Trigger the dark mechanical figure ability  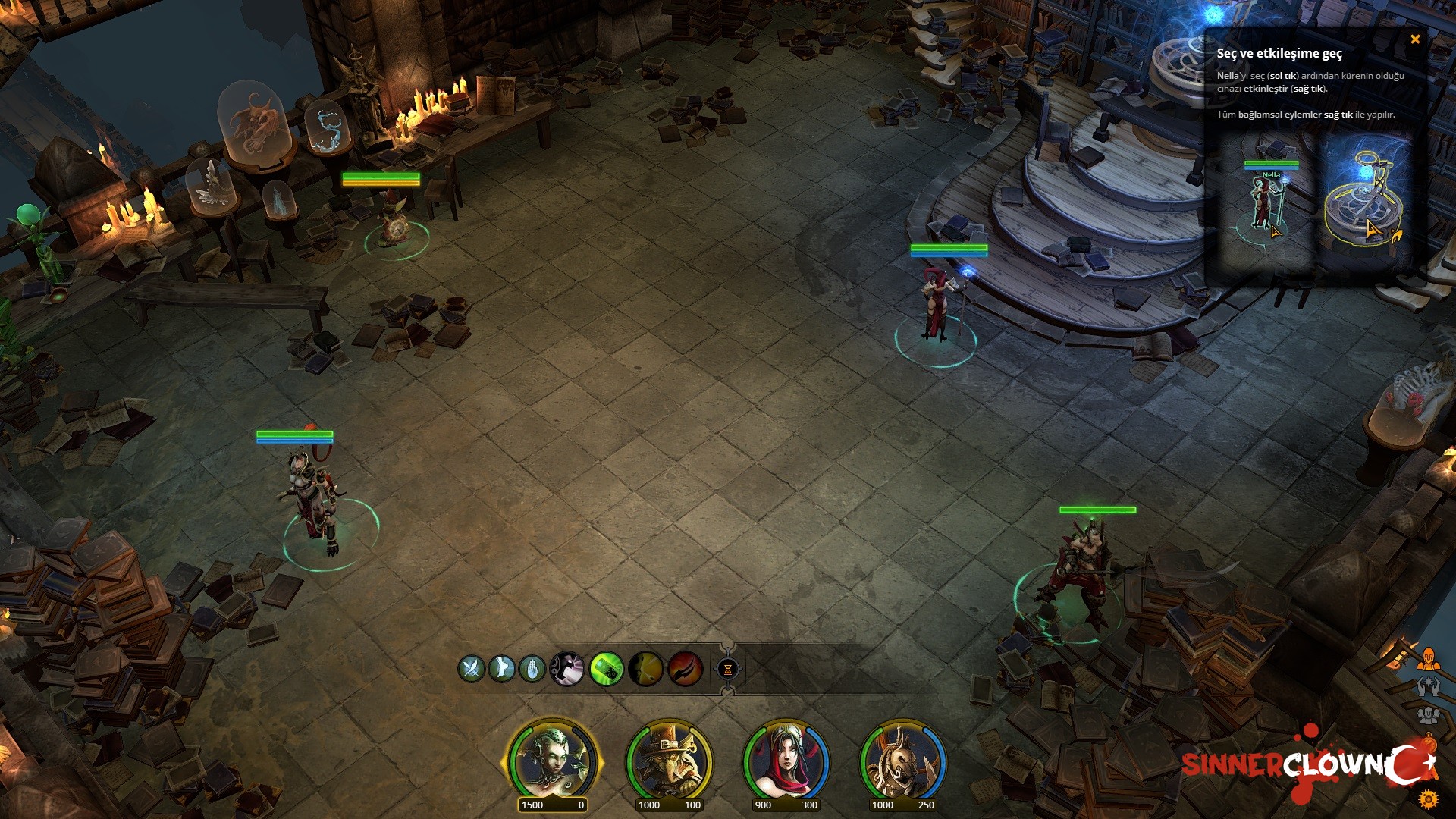click(x=566, y=669)
